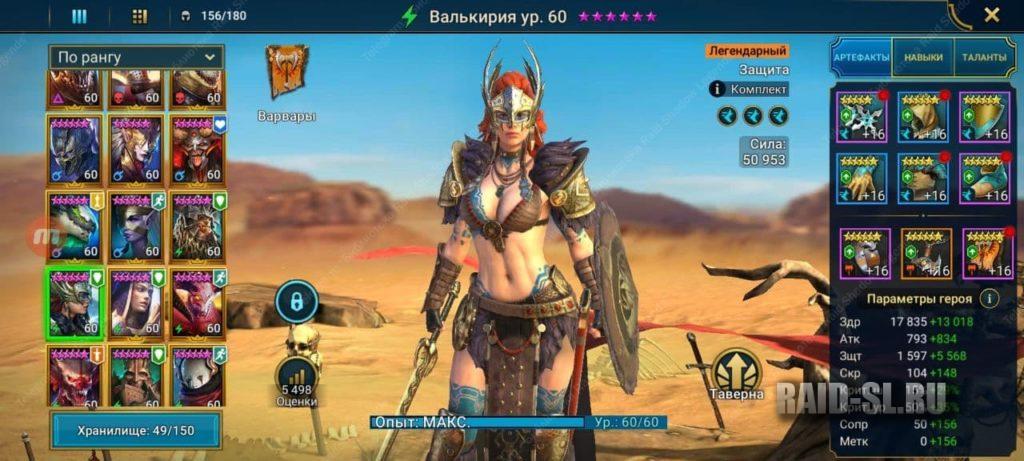Image resolution: width=1024 pixels, height=461 pixels.
Task: Switch to the grid view icon
Action: 140,16
